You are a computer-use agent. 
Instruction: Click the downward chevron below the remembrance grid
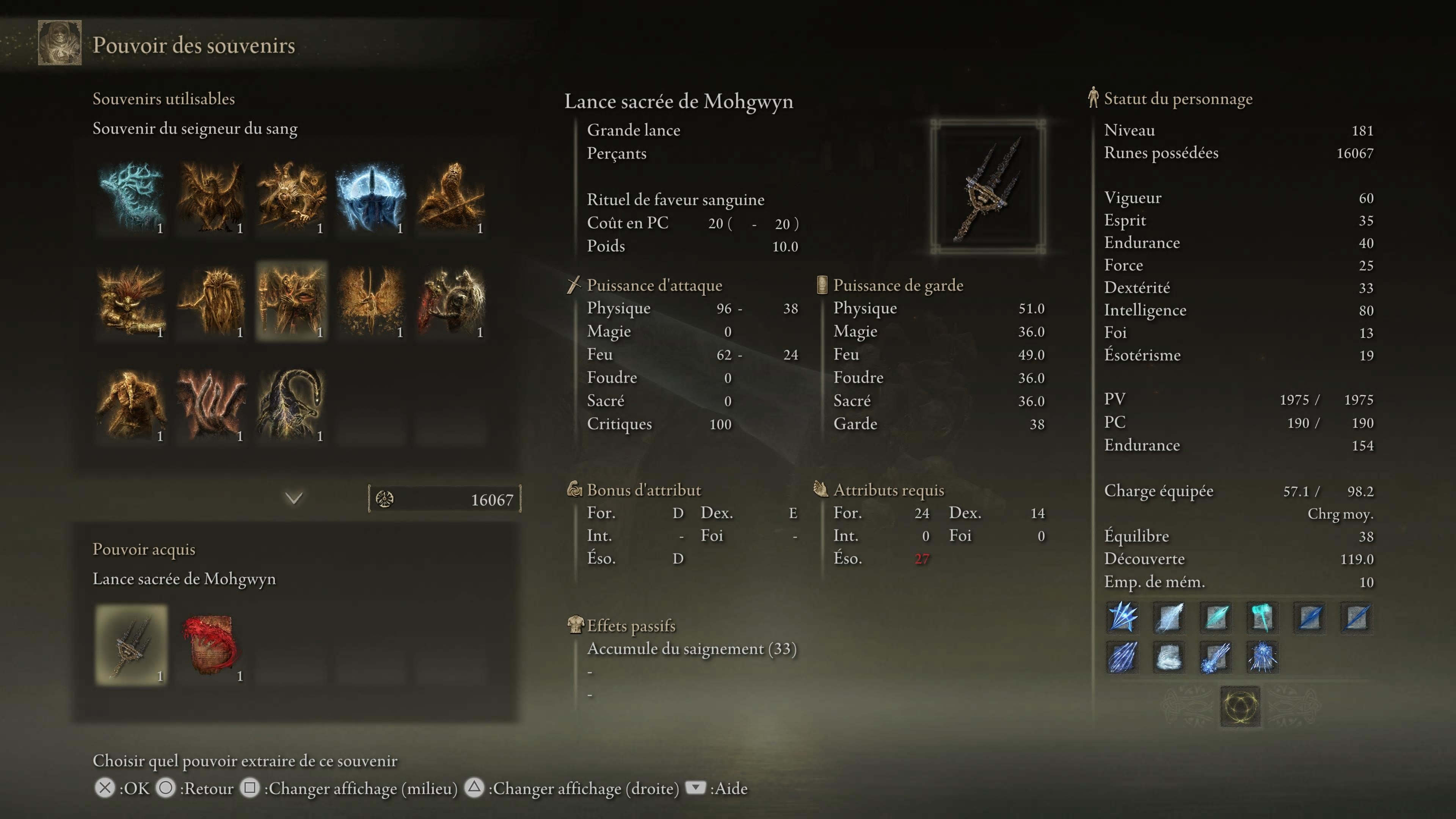[x=294, y=498]
